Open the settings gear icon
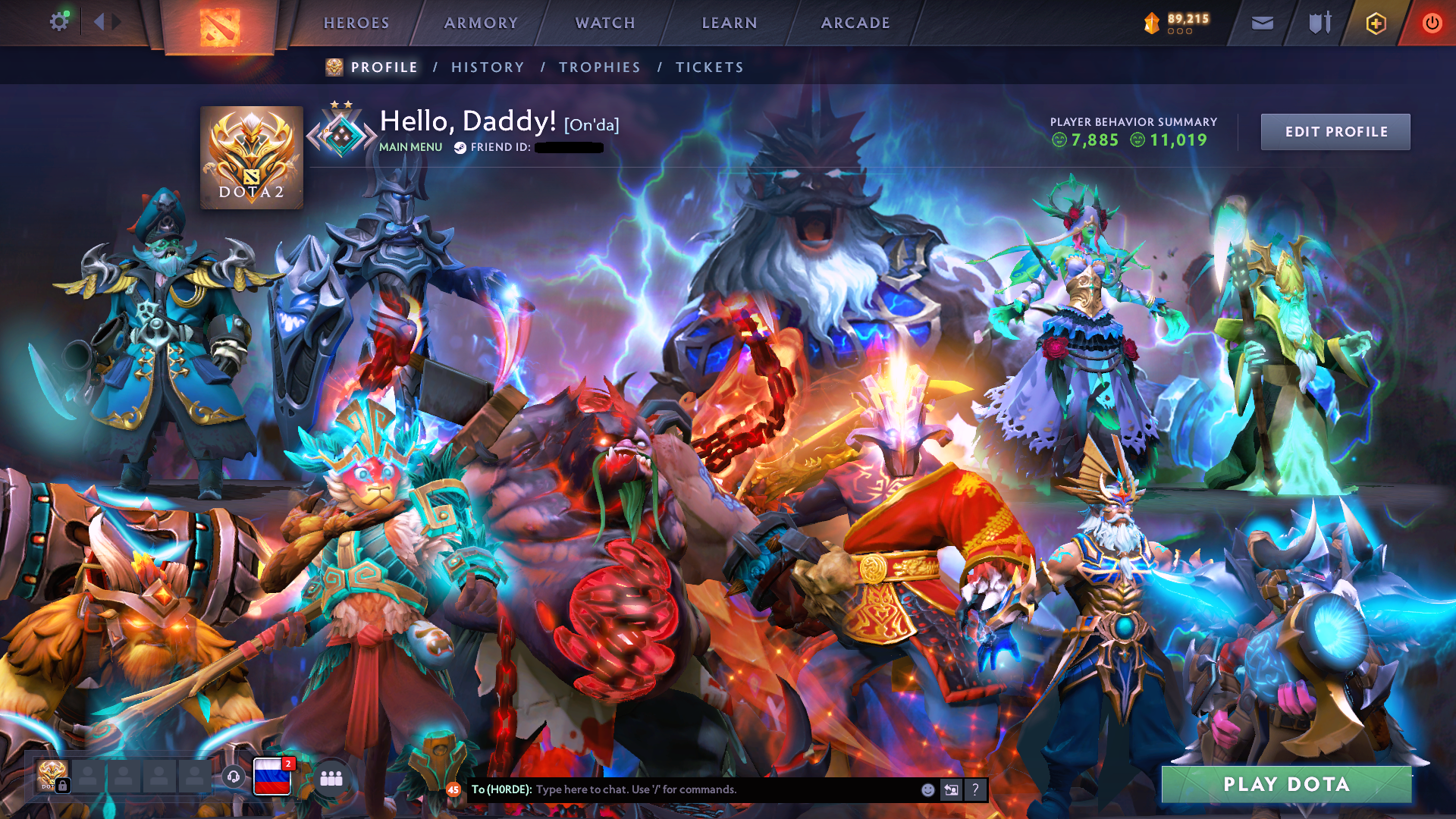 click(x=58, y=22)
